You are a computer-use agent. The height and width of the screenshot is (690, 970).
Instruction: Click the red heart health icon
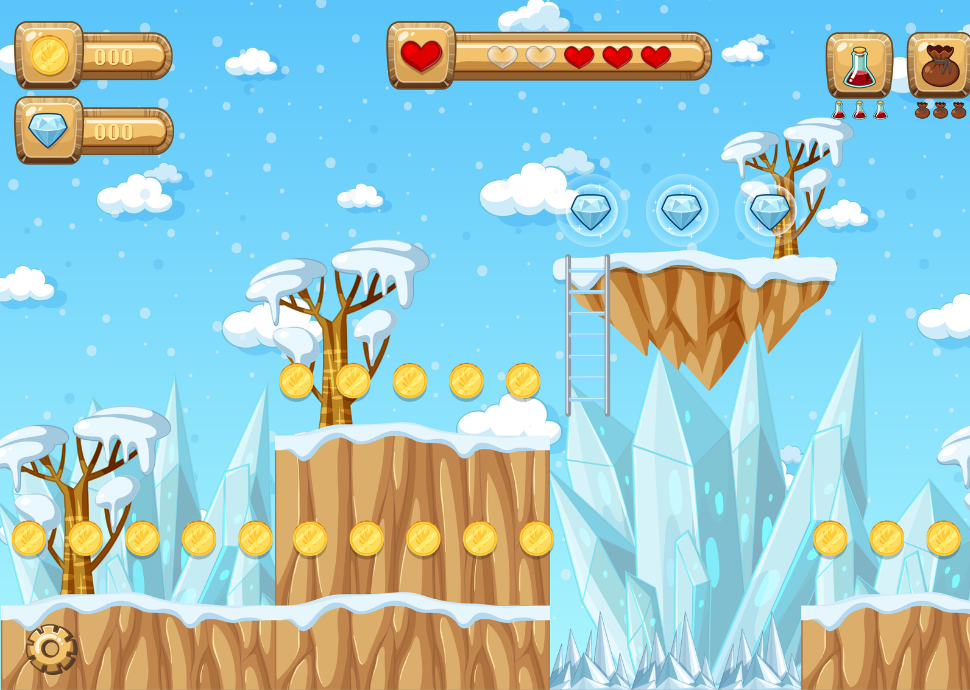point(421,55)
